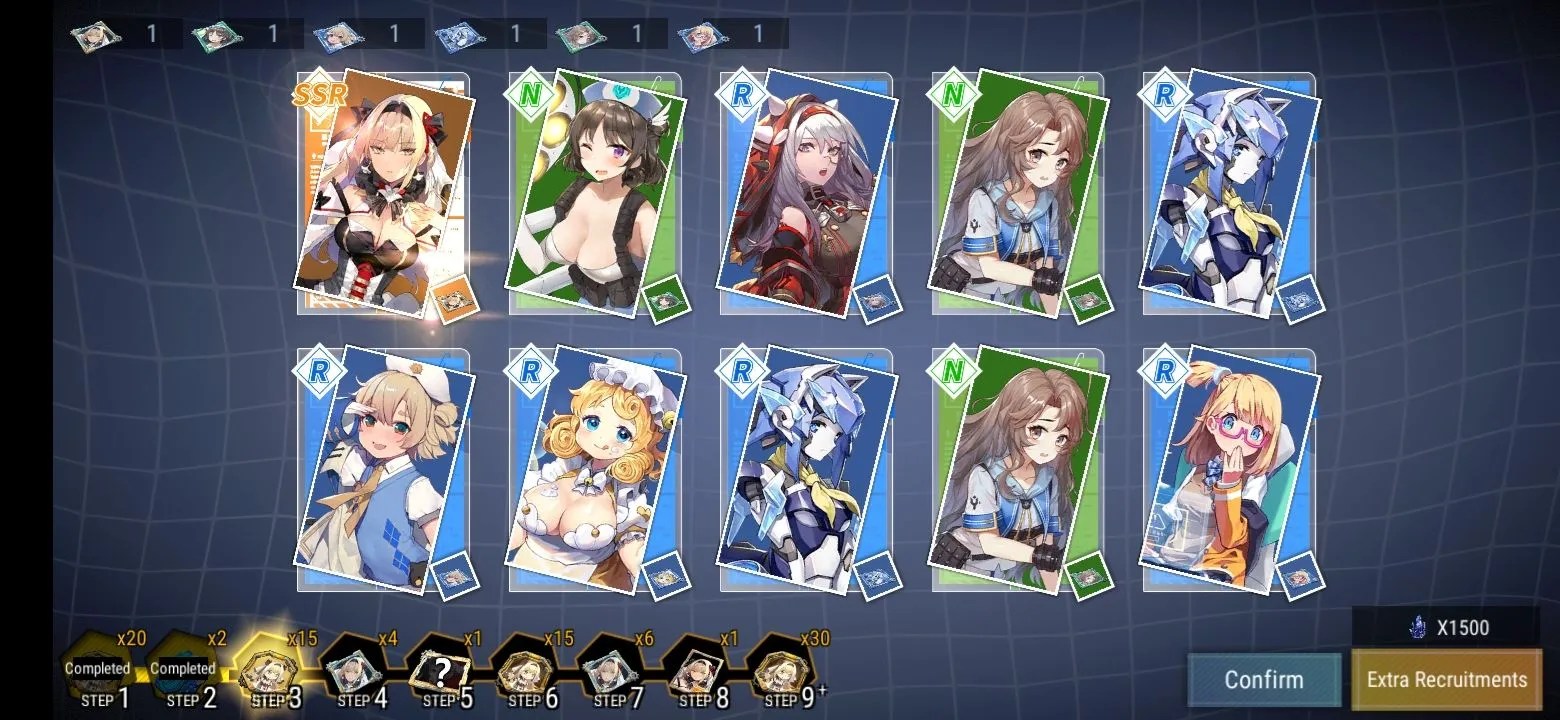
Task: Select the R green-eyed sailor-cap girl card
Action: pos(385,470)
